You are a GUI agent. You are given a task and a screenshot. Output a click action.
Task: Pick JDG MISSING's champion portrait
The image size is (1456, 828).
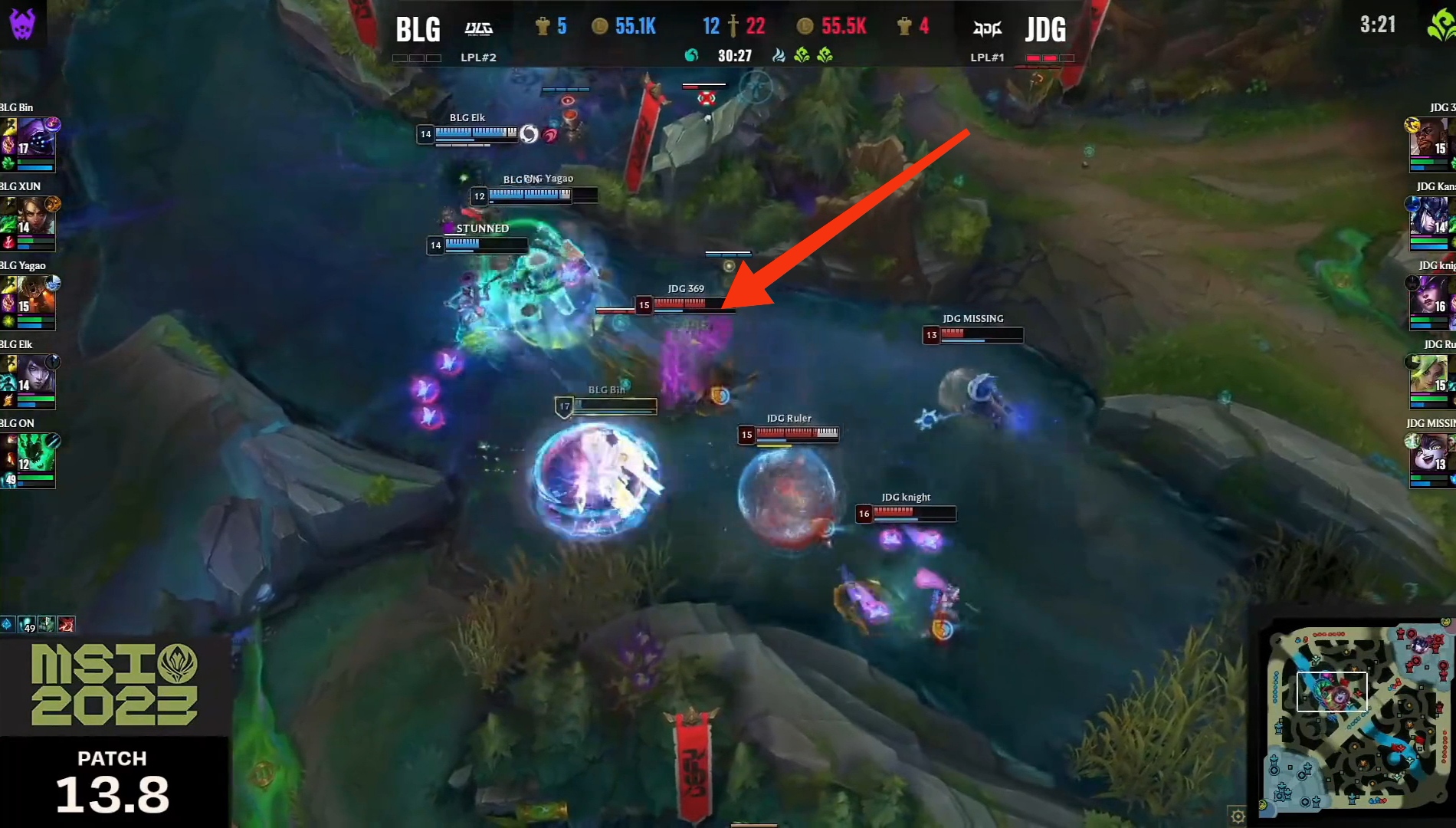[x=1430, y=452]
